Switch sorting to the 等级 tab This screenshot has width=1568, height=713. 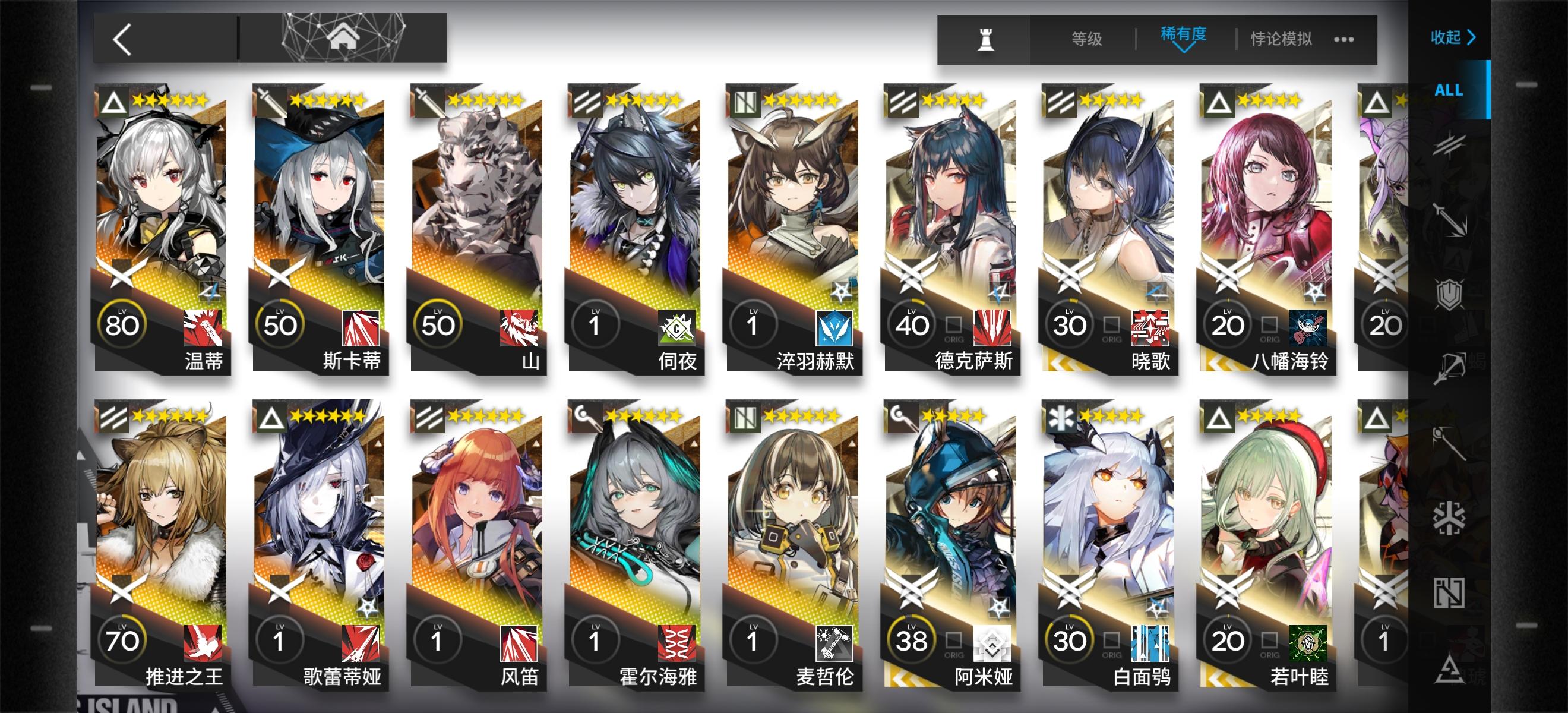point(1086,39)
